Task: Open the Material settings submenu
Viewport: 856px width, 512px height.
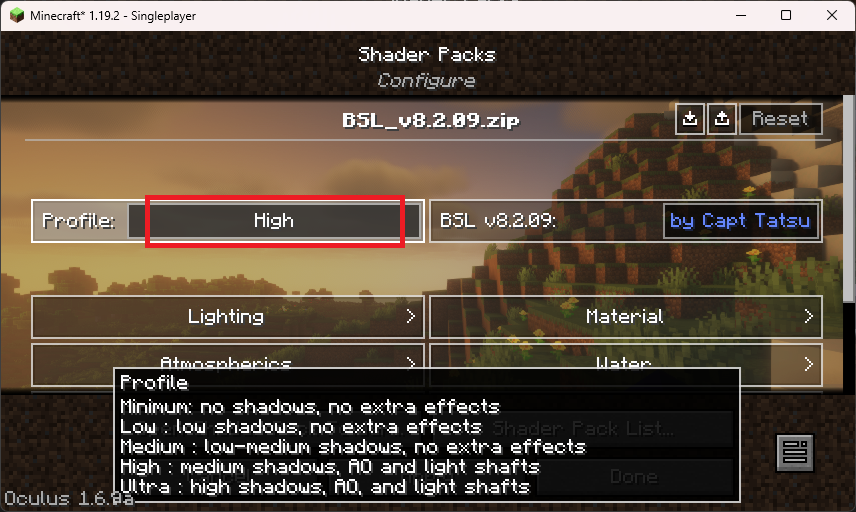Action: point(626,317)
